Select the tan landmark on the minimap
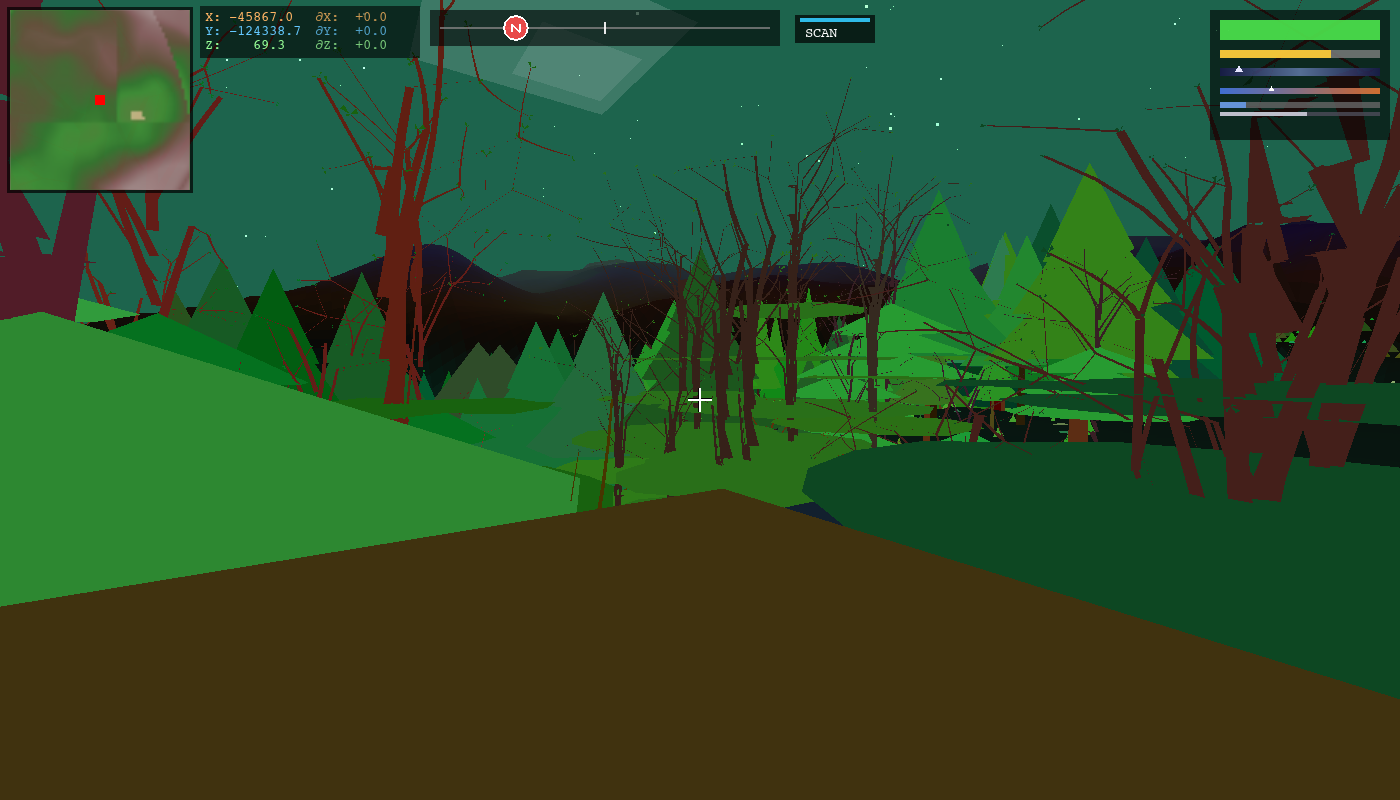This screenshot has height=800, width=1400. [137, 115]
